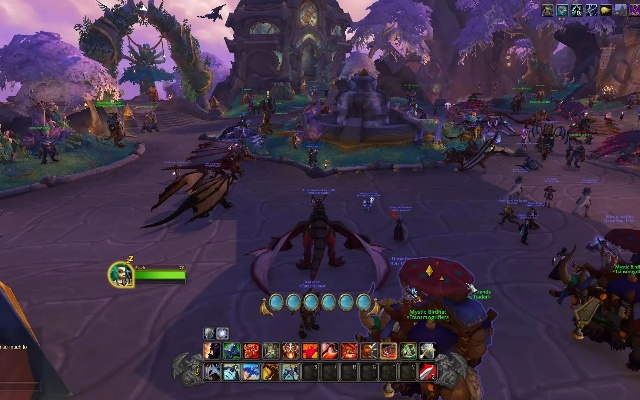
Task: Click the player portrait with green hair
Action: pos(121,273)
